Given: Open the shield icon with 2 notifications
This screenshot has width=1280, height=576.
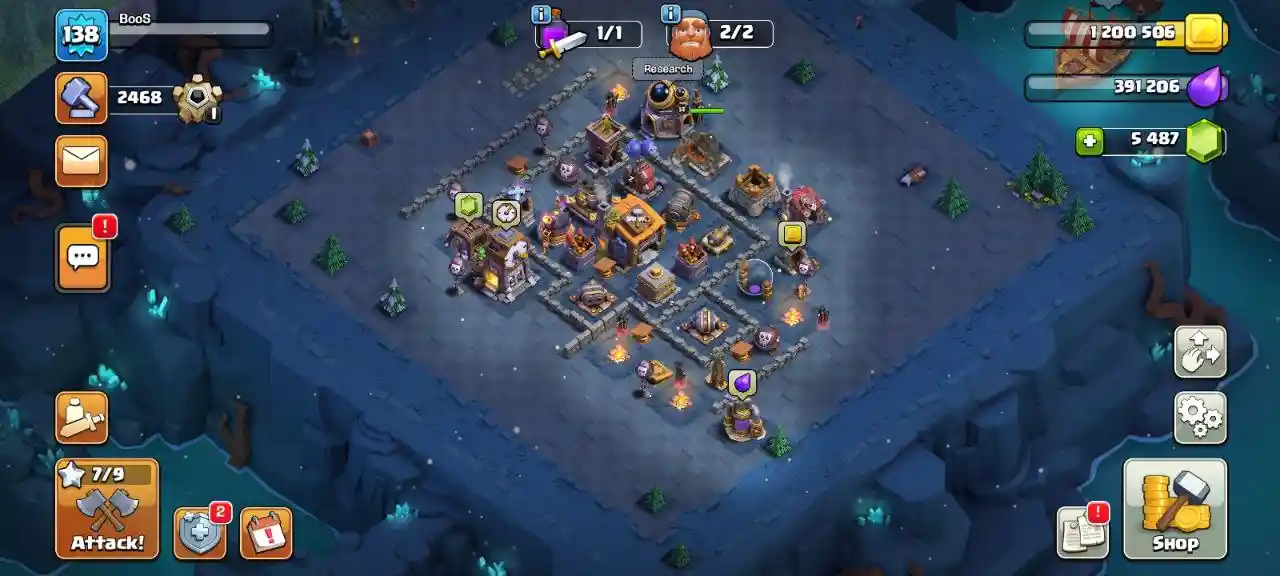Looking at the screenshot, I should 200,533.
